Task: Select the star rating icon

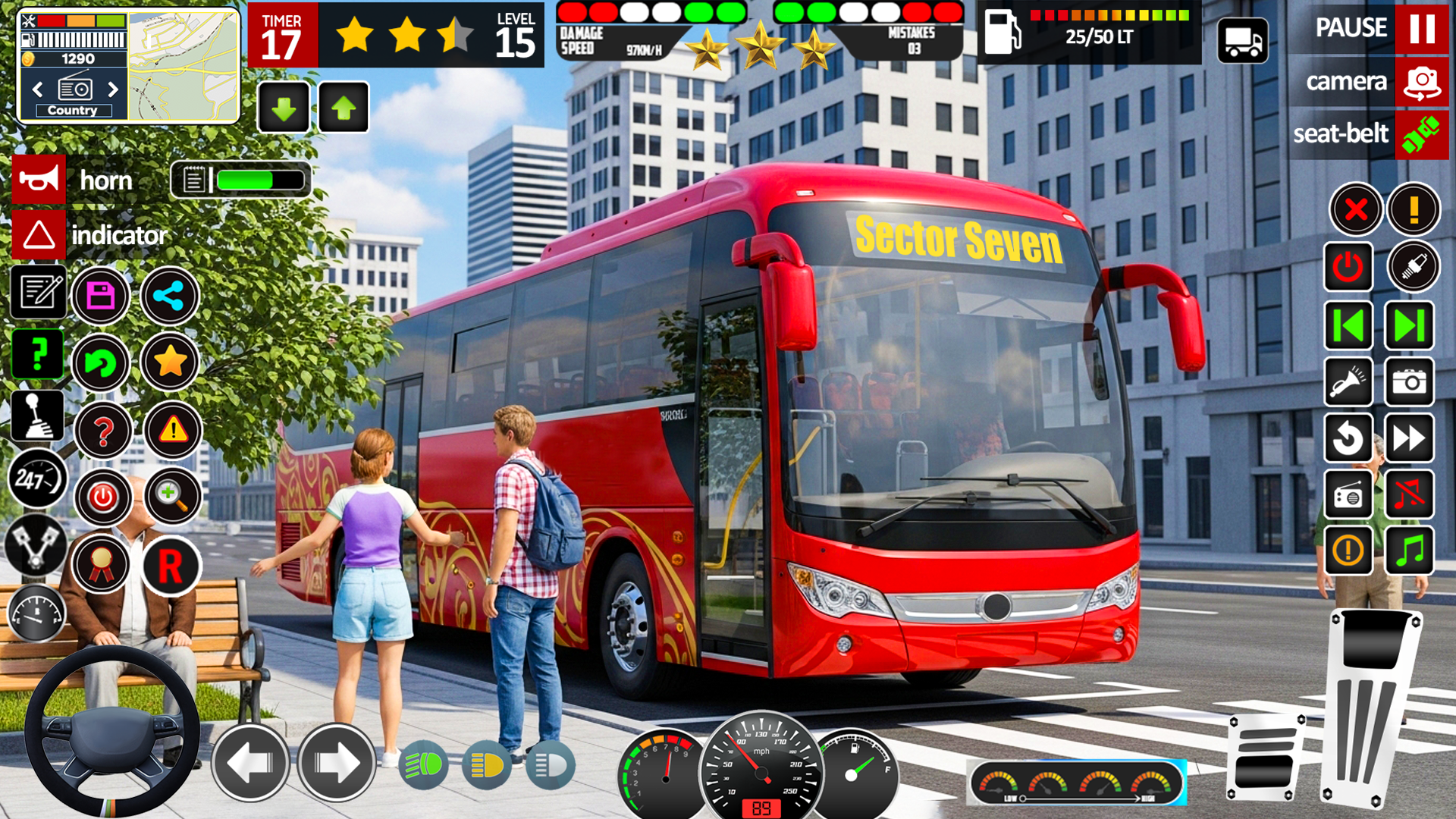Action: point(170,362)
